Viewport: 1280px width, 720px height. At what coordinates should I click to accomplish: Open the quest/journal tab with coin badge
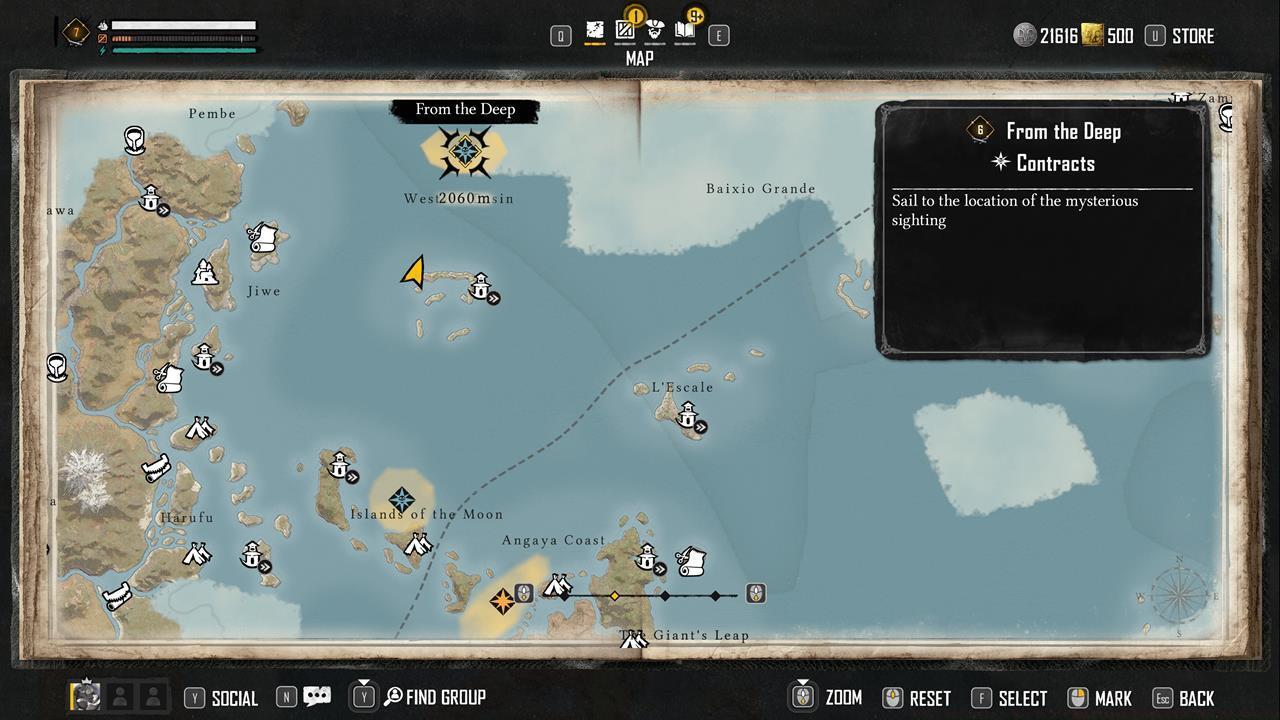(x=625, y=32)
